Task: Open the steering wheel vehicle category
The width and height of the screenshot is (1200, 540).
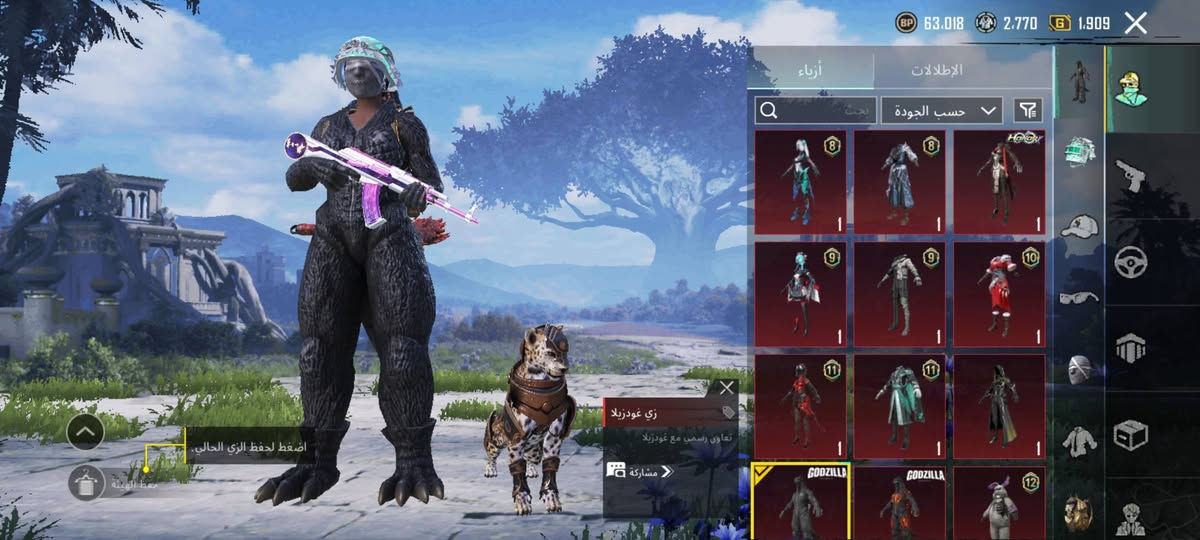Action: point(1130,262)
